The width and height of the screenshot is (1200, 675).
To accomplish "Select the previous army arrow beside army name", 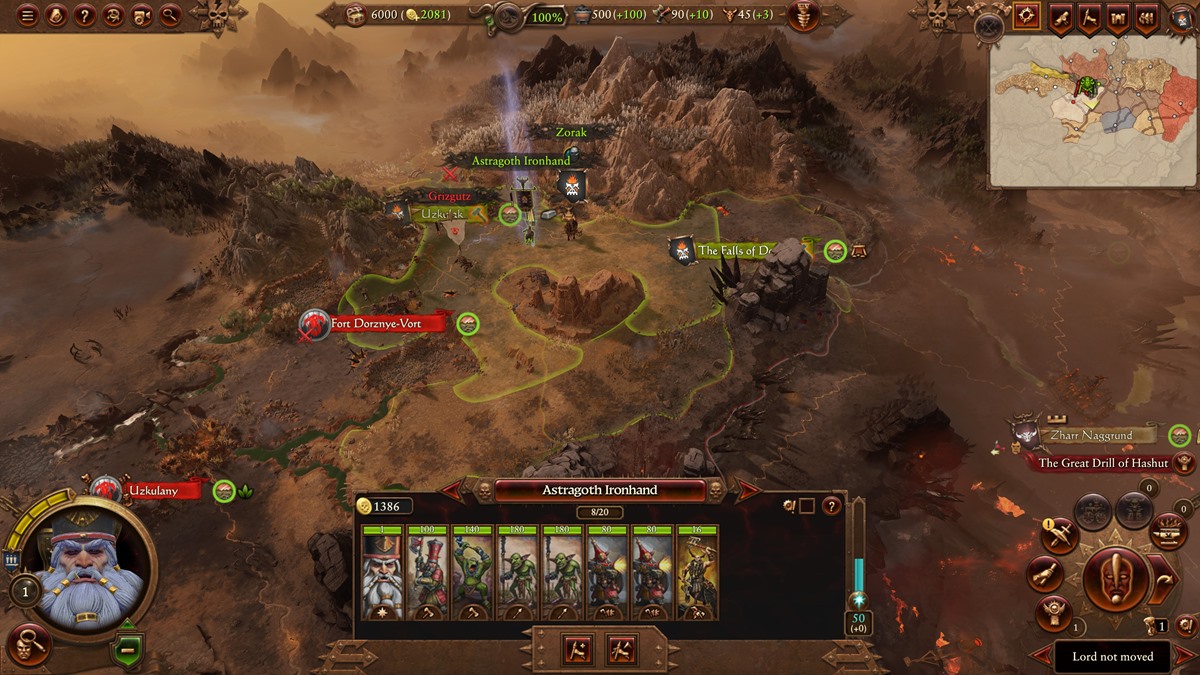I will [x=452, y=490].
